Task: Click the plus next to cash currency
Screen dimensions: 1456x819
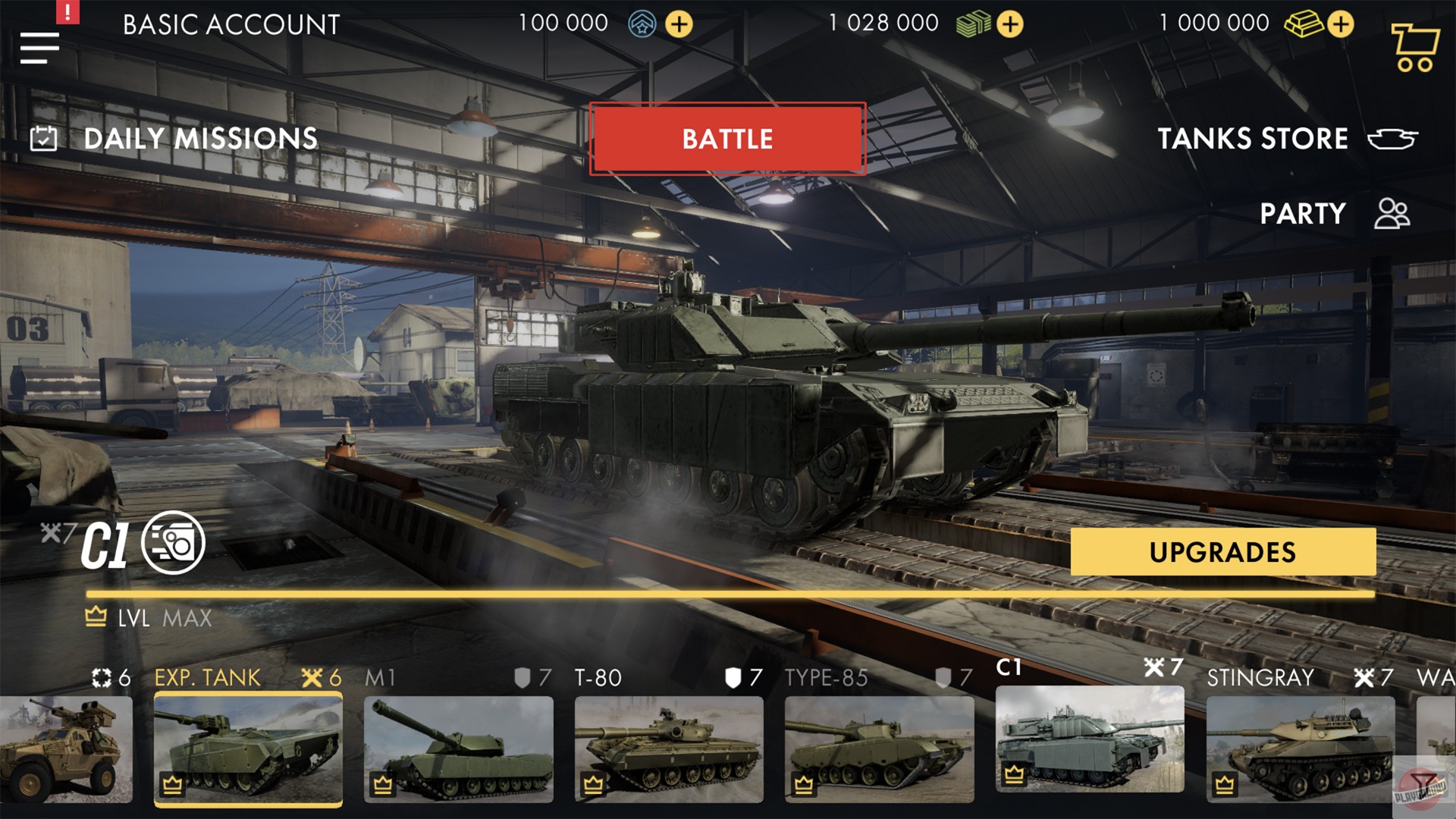Action: (x=1009, y=24)
